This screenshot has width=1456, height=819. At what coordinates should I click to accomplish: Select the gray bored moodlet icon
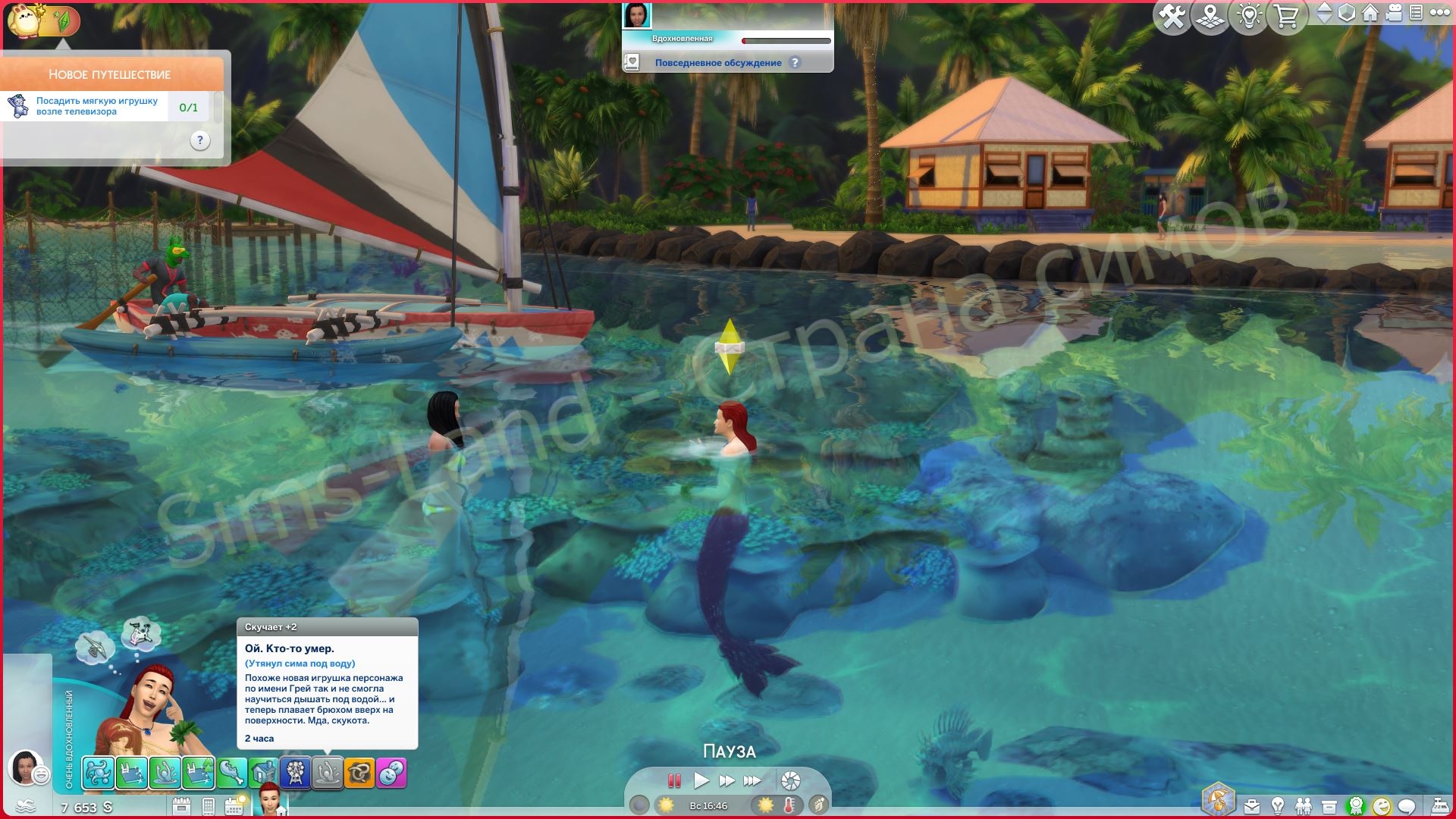point(328,773)
